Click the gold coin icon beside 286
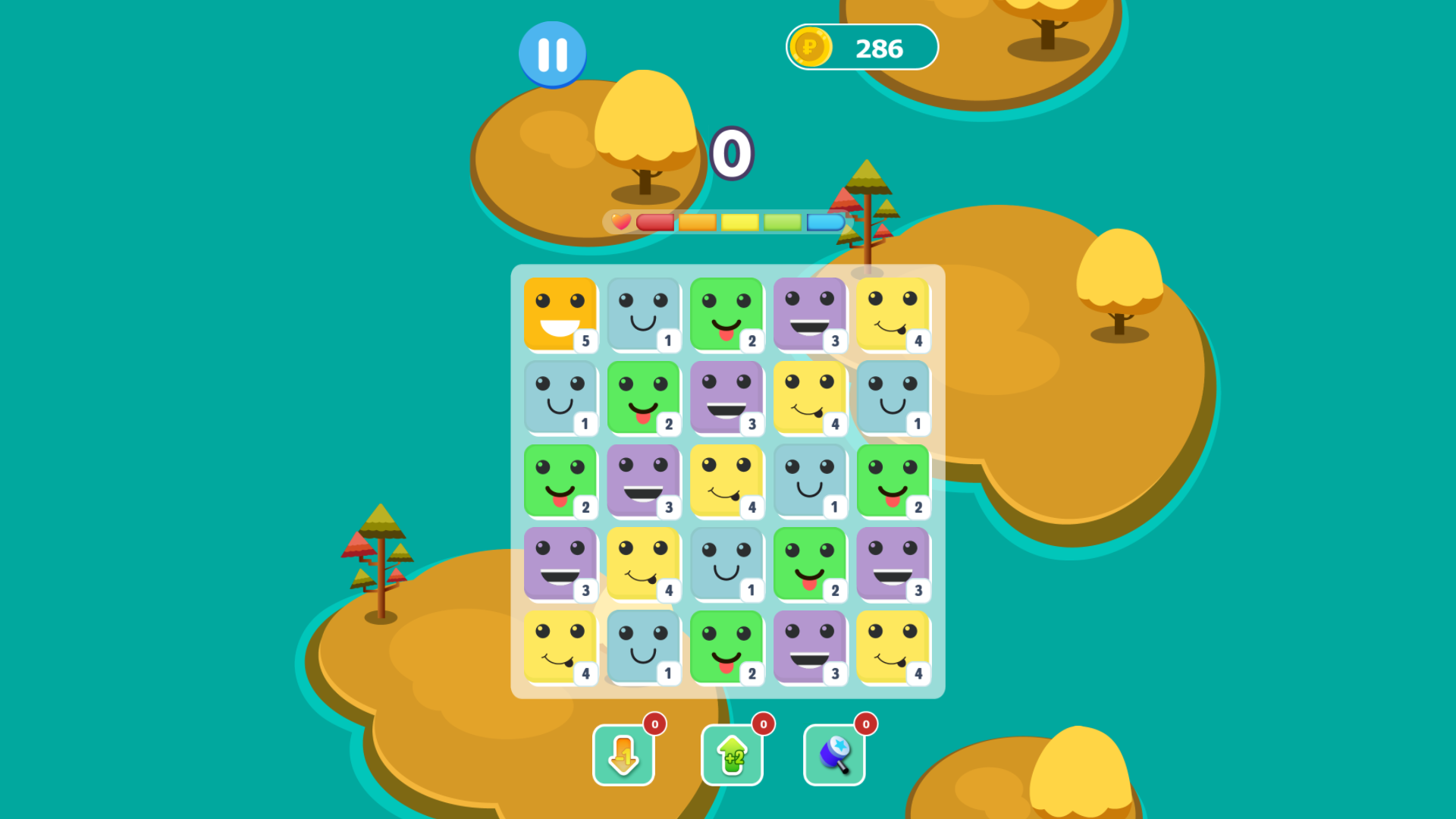Screen dimensions: 1456x819 pos(810,47)
